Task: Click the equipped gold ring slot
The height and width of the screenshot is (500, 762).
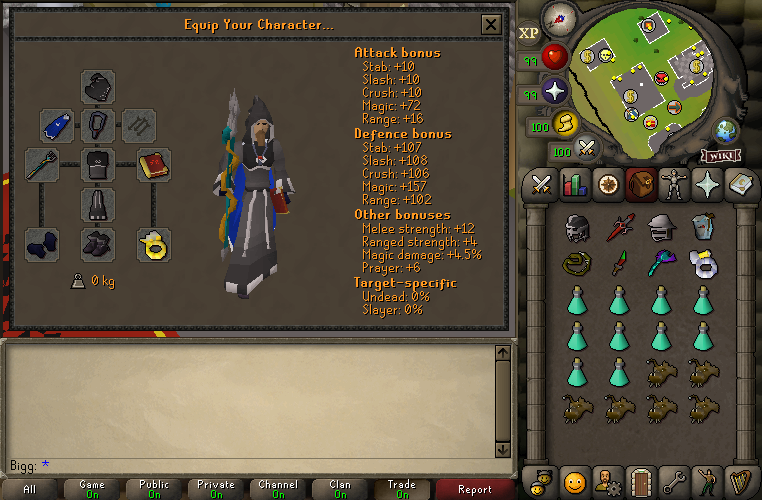Action: [153, 244]
